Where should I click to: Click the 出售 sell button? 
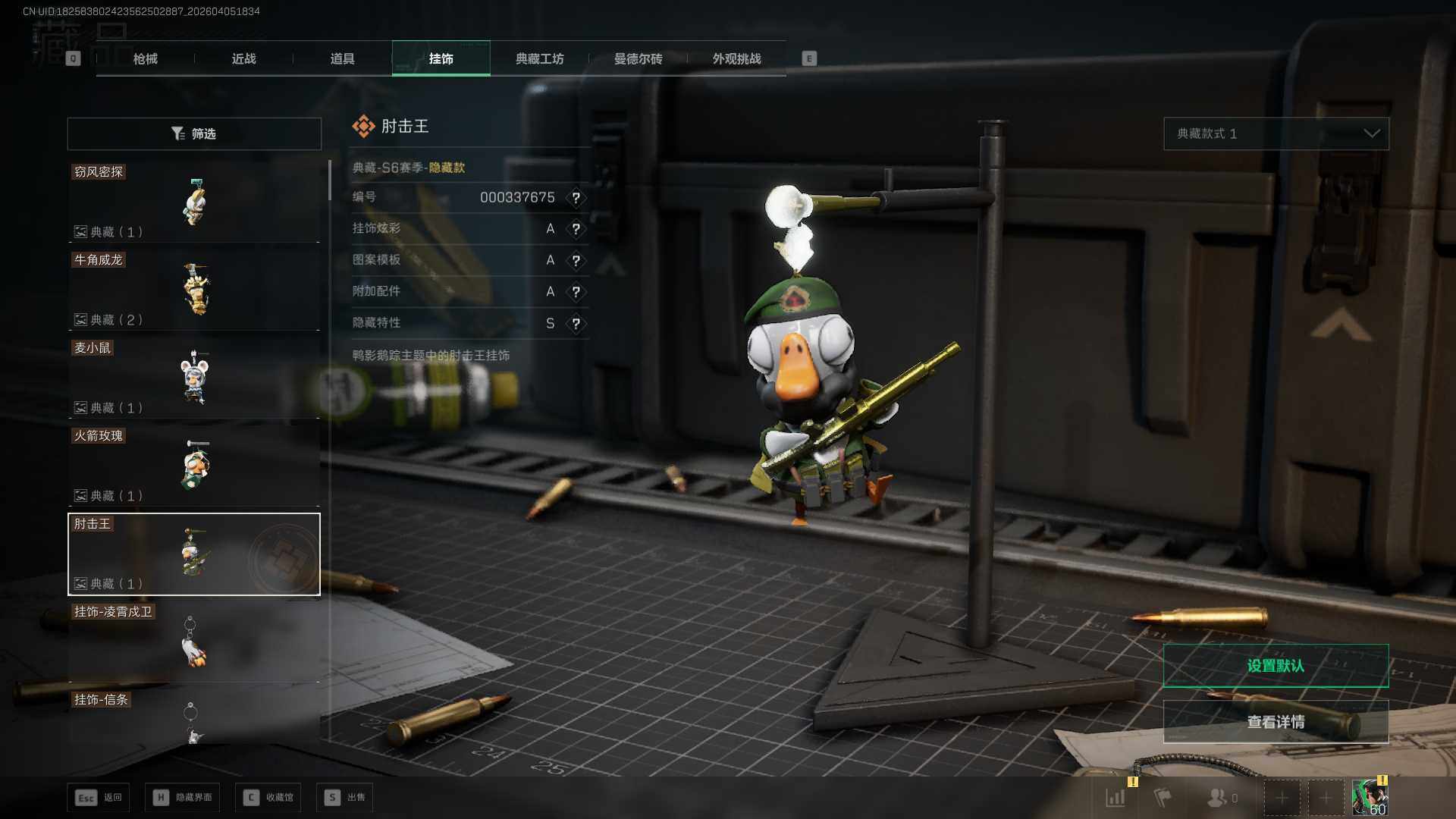tap(346, 797)
